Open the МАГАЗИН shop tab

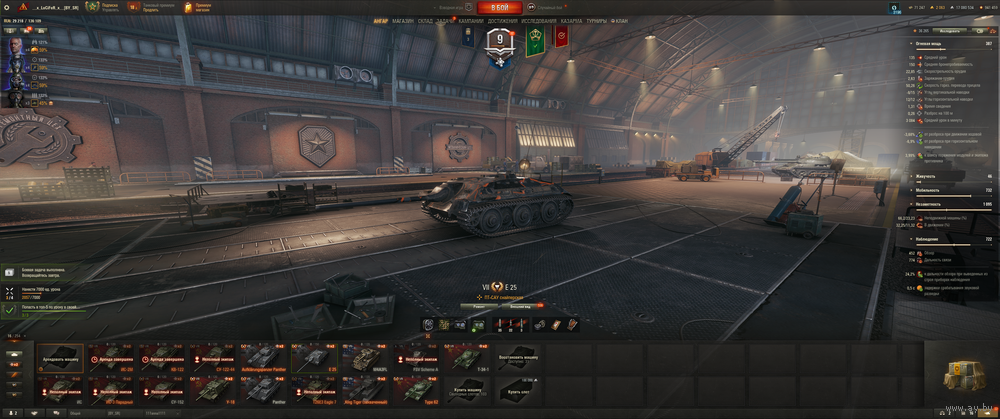click(403, 20)
